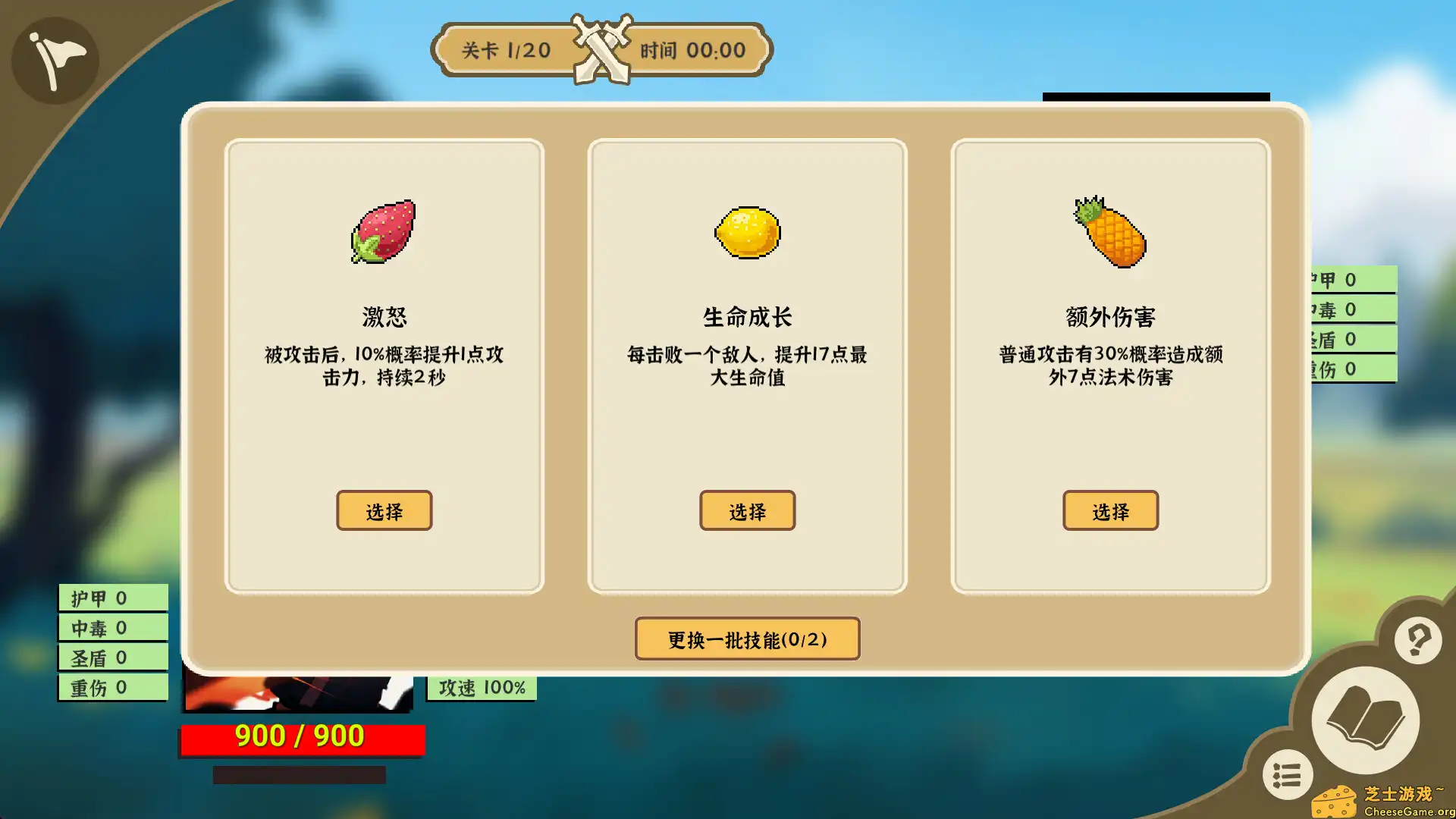Click the lemon icon on 生命成长 card
Image resolution: width=1456 pixels, height=819 pixels.
pyautogui.click(x=747, y=232)
